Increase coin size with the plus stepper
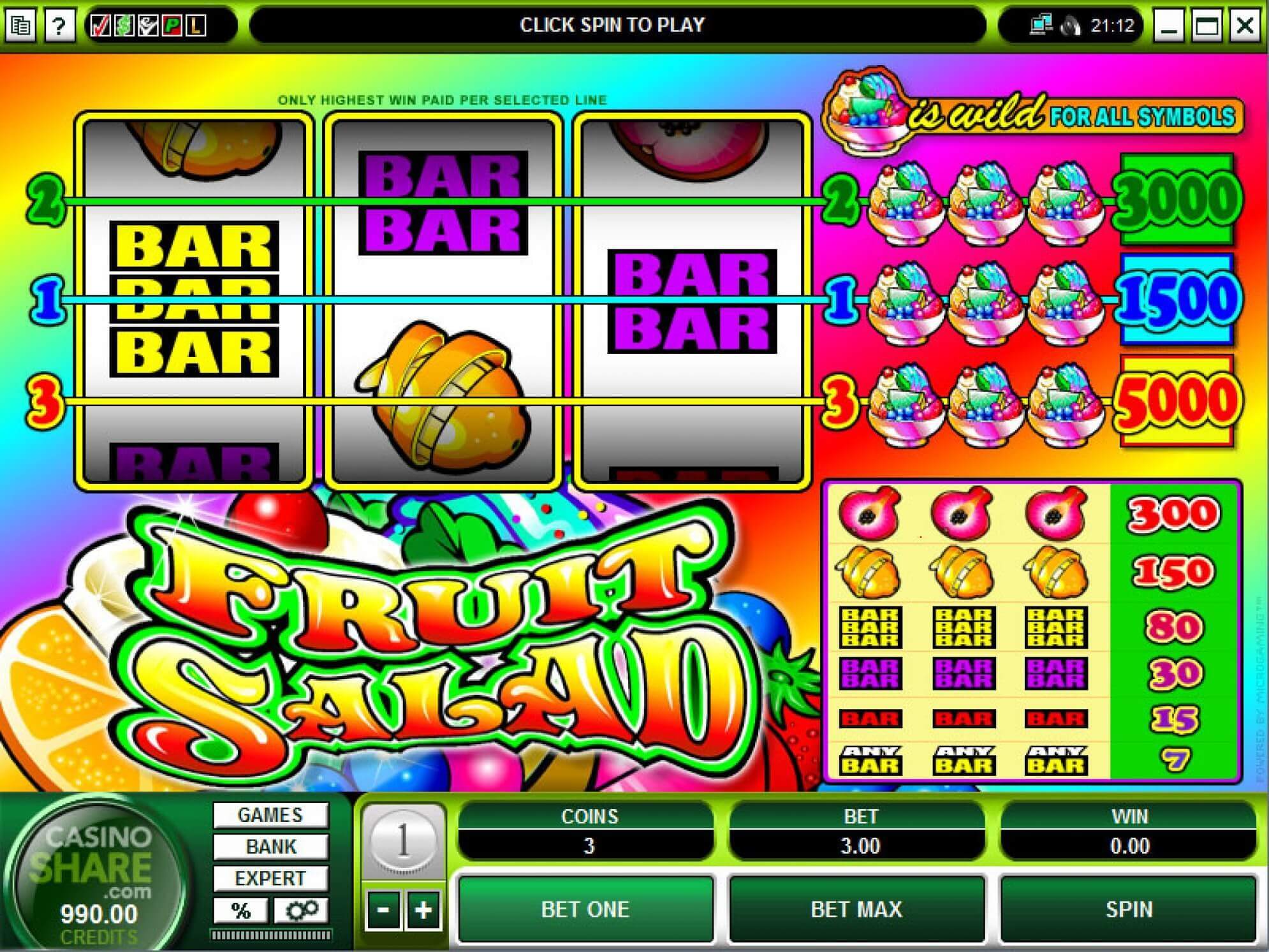 tap(424, 911)
